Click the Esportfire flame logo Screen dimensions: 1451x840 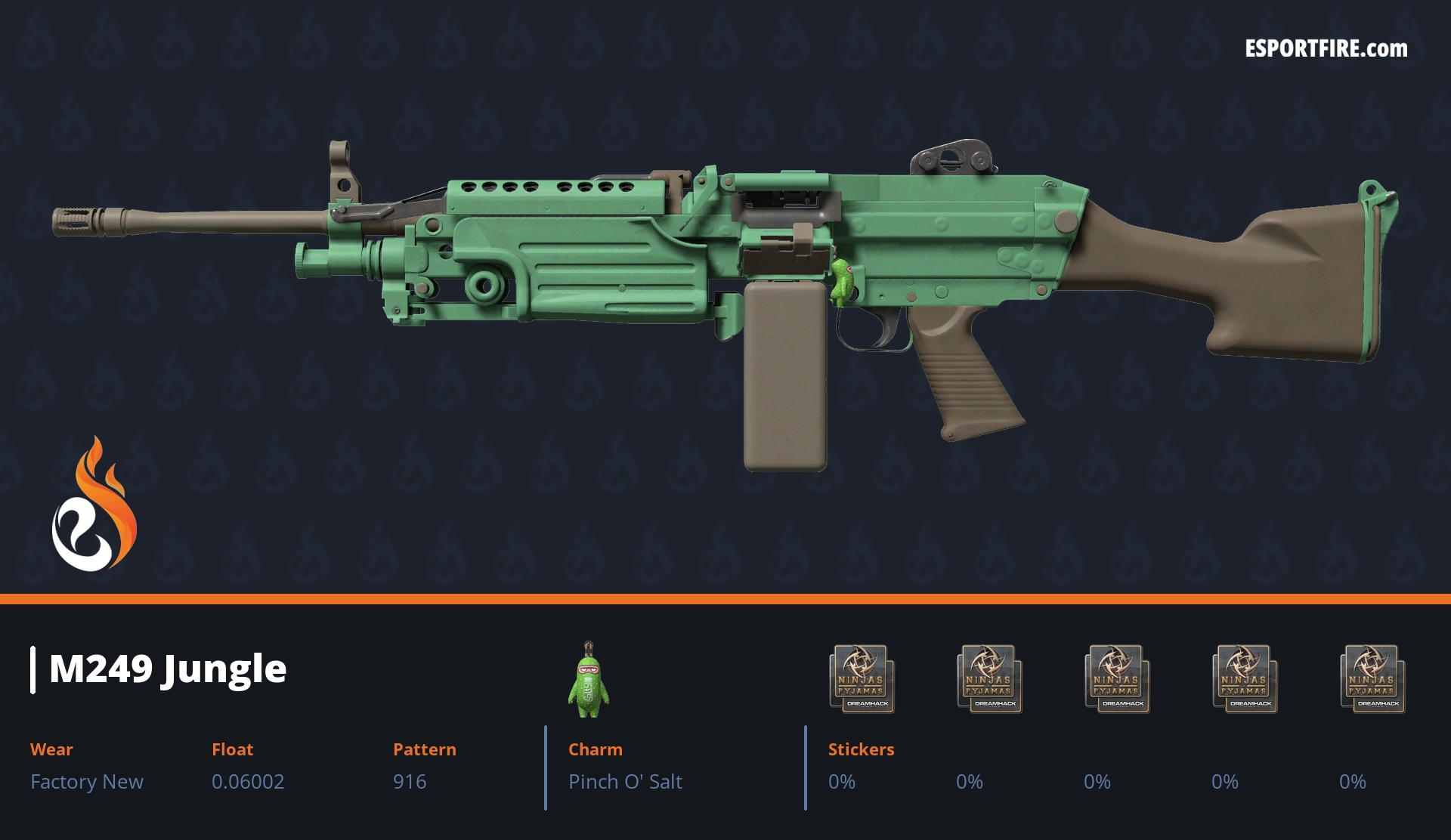pyautogui.click(x=94, y=505)
